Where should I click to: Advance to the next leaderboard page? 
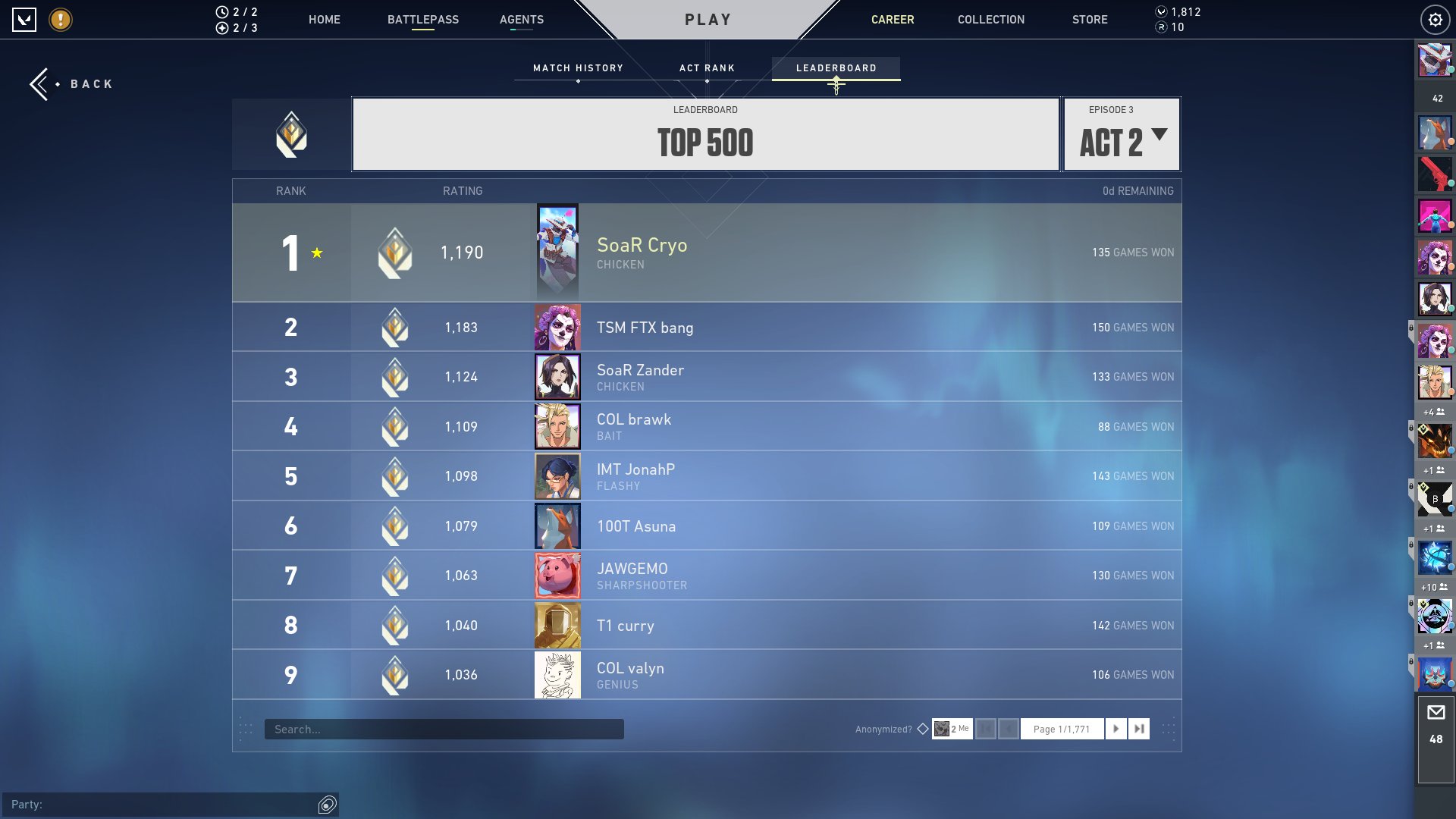click(1116, 728)
